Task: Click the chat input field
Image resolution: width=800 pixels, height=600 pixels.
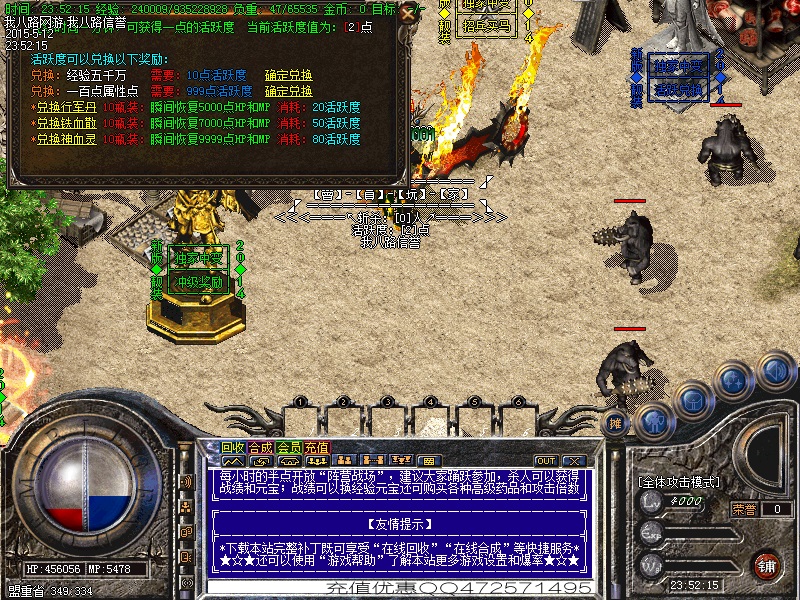Action: coord(400,588)
